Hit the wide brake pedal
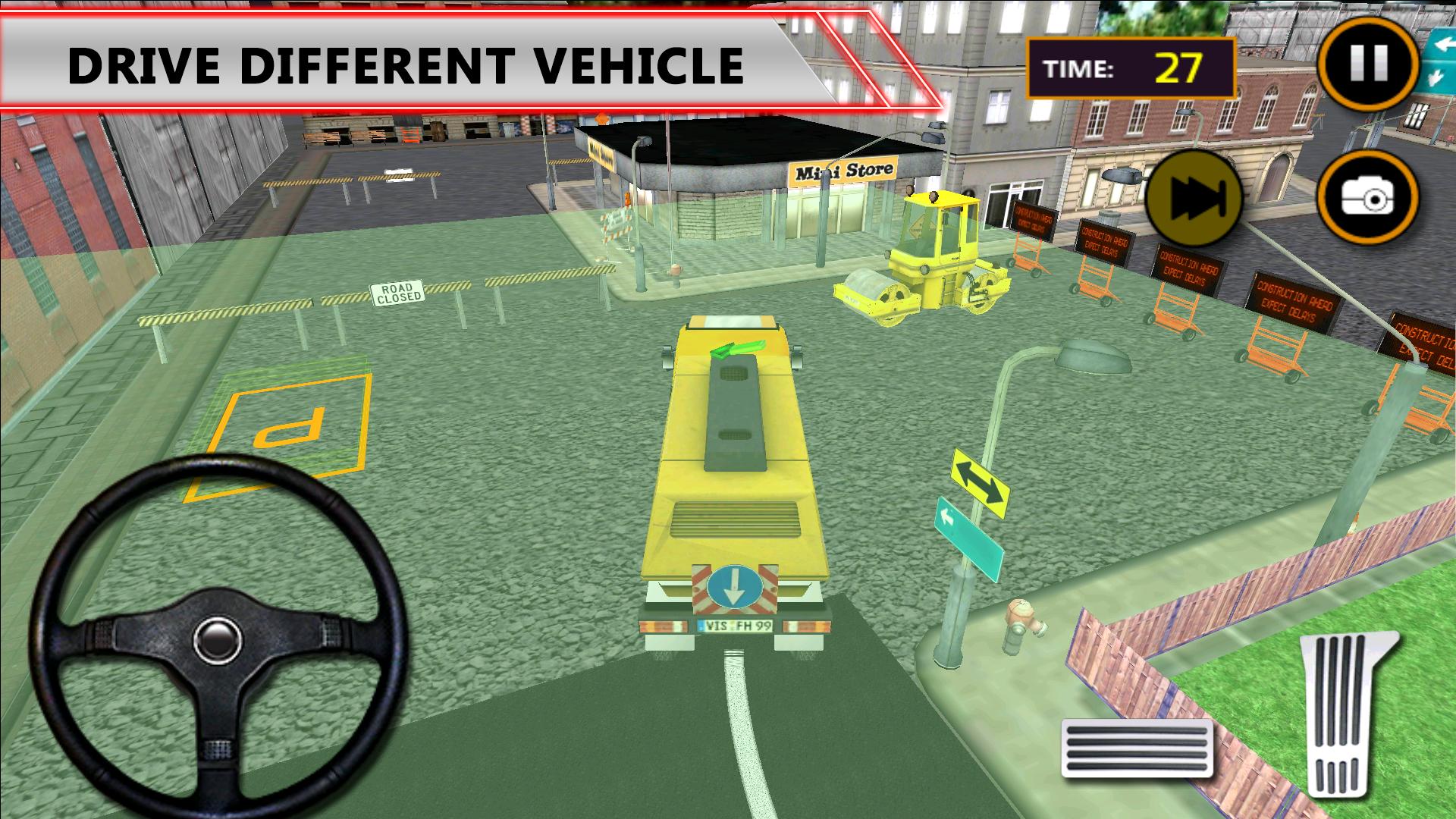 [1137, 748]
